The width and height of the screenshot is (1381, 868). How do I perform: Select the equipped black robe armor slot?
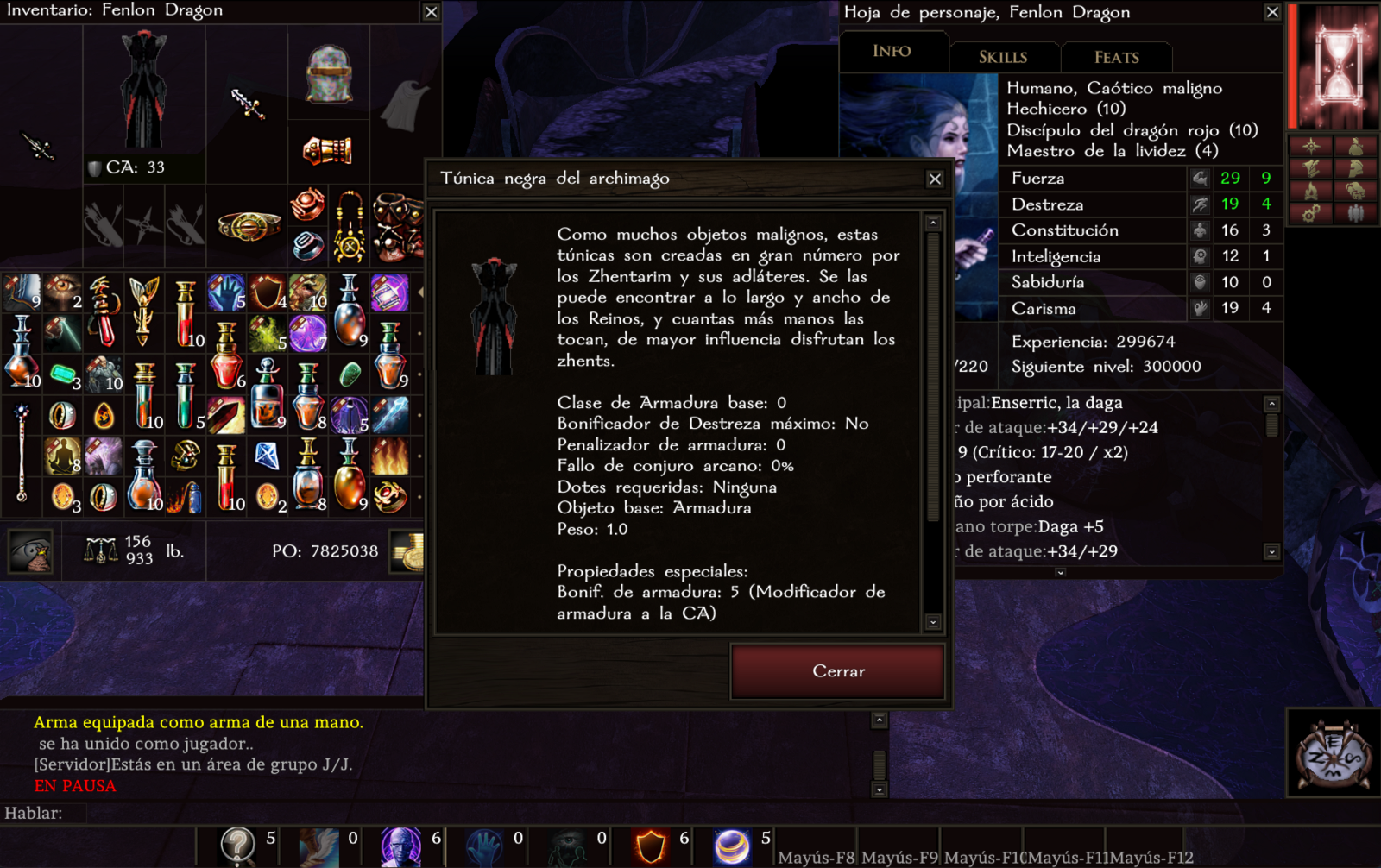coord(143,91)
